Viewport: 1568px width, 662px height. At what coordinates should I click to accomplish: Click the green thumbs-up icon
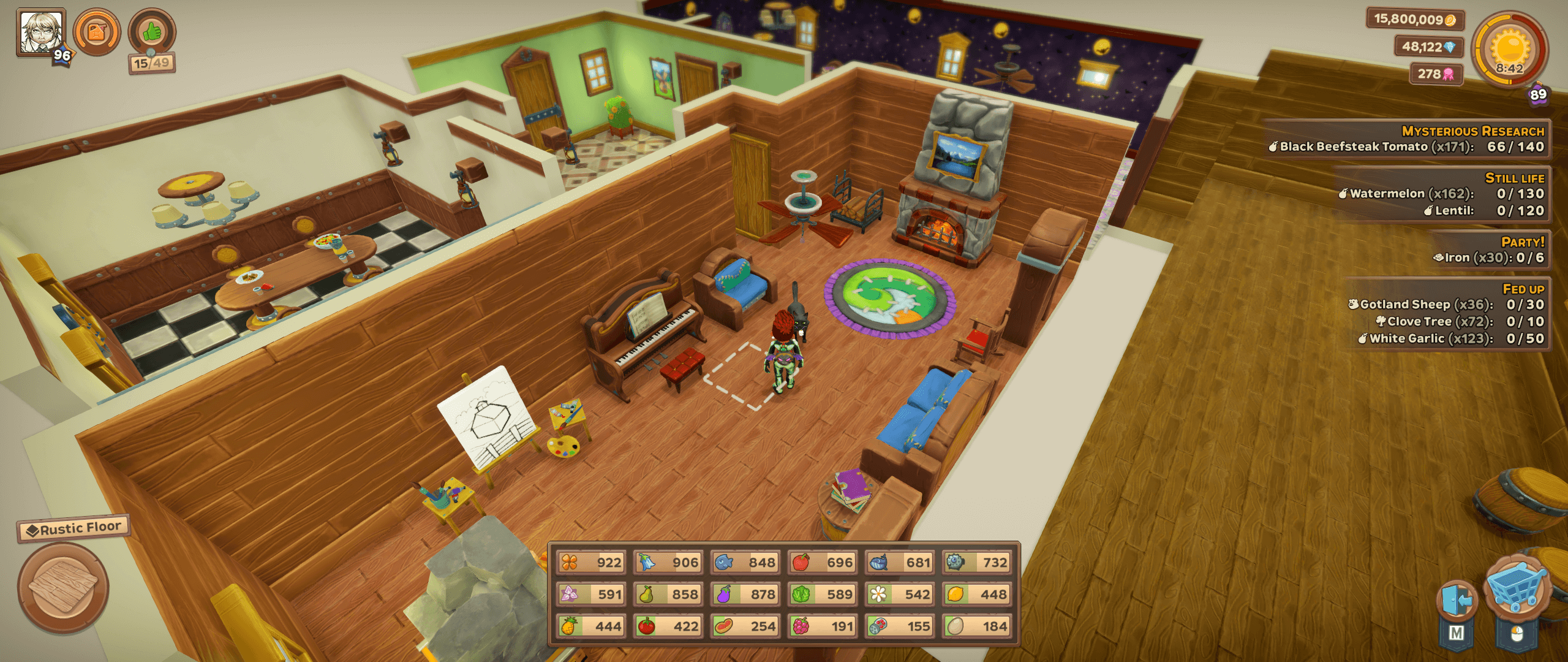click(152, 32)
